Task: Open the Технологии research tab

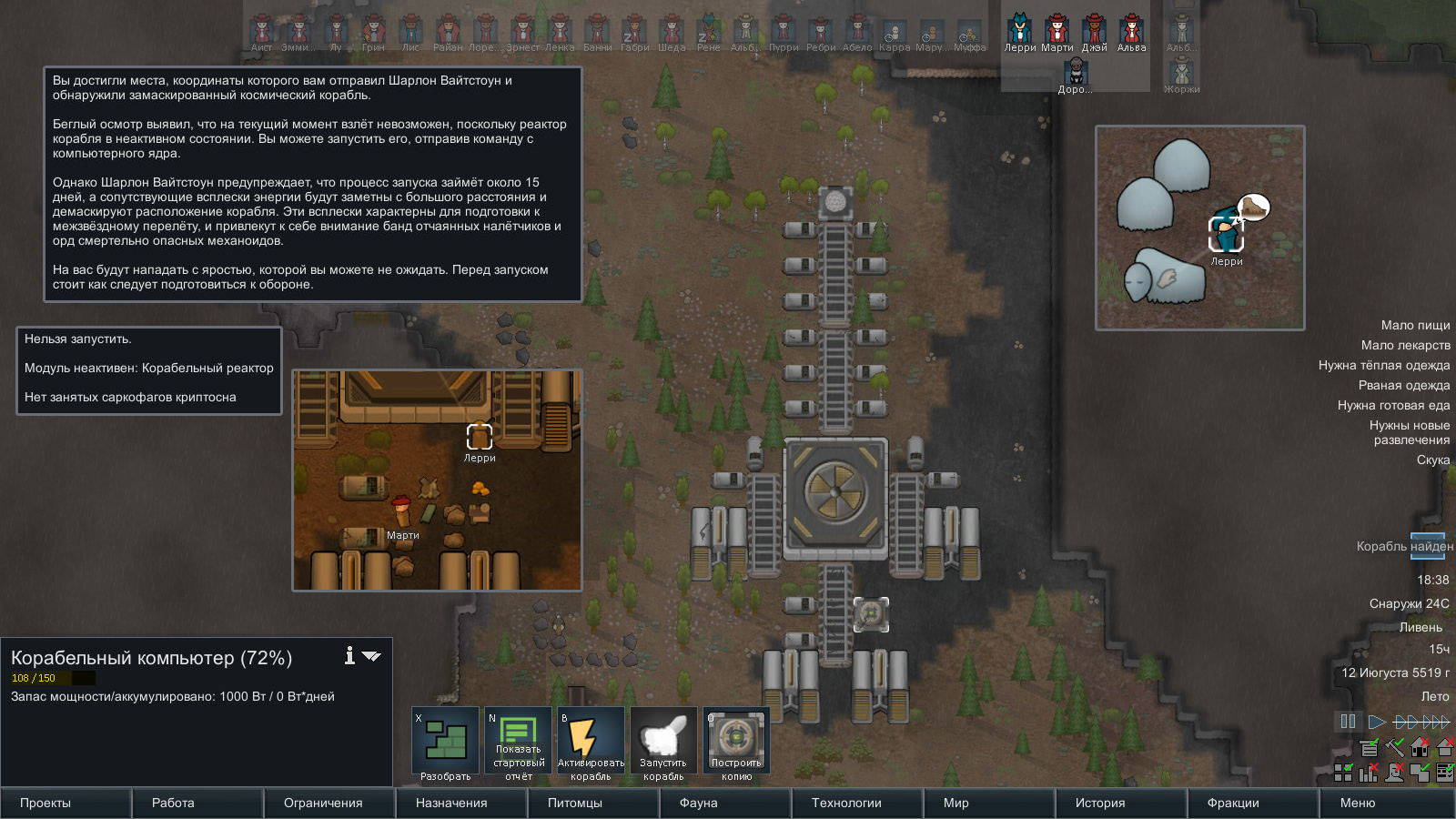Action: pyautogui.click(x=856, y=803)
